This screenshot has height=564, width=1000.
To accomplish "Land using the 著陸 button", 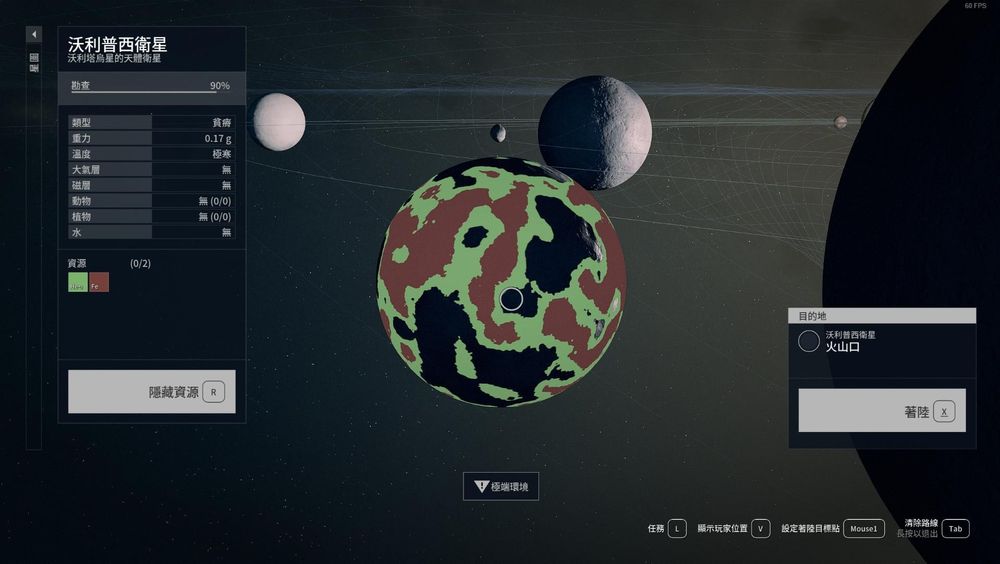I will 882,411.
